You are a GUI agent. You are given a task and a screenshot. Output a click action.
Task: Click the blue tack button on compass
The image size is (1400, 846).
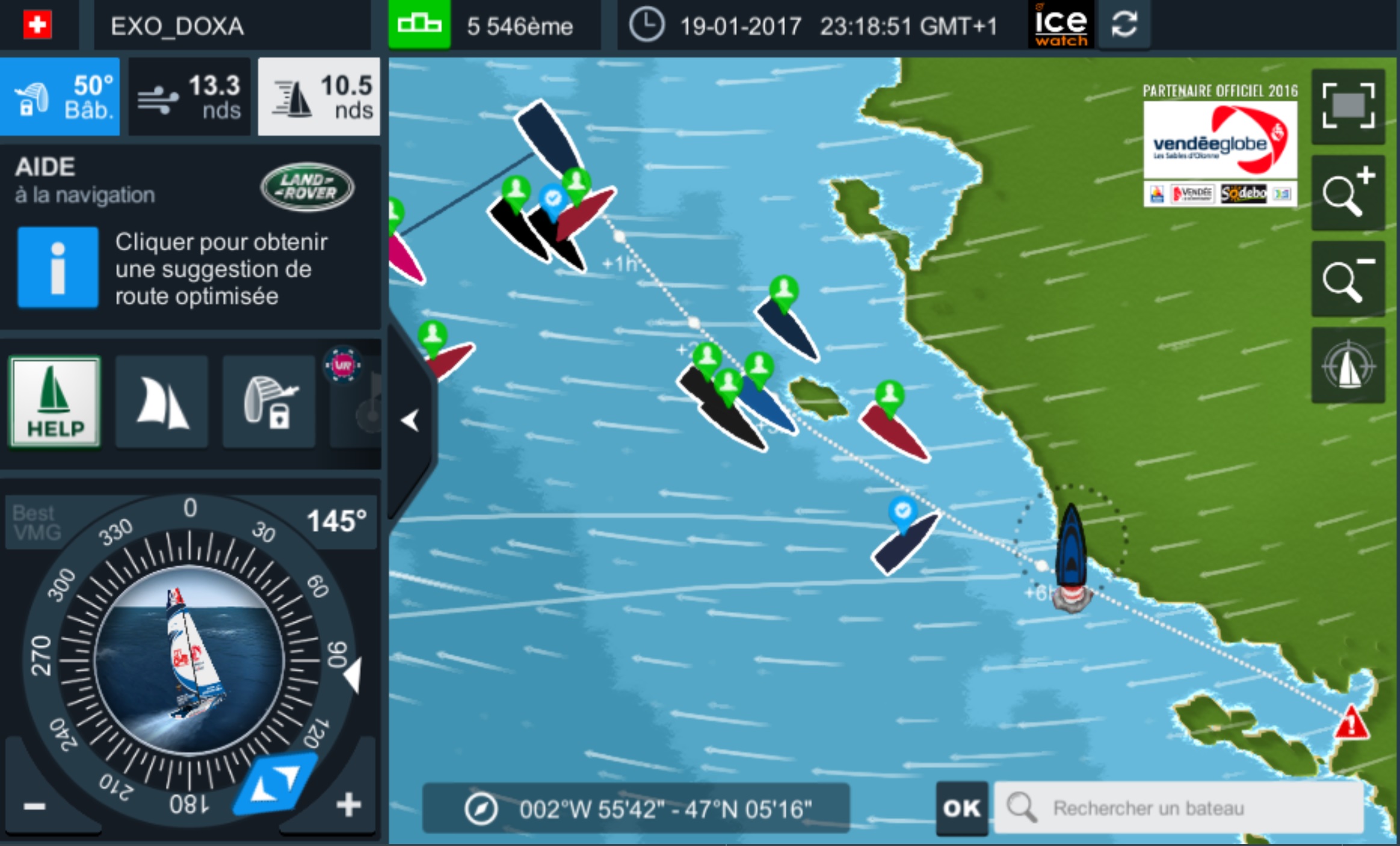click(276, 784)
